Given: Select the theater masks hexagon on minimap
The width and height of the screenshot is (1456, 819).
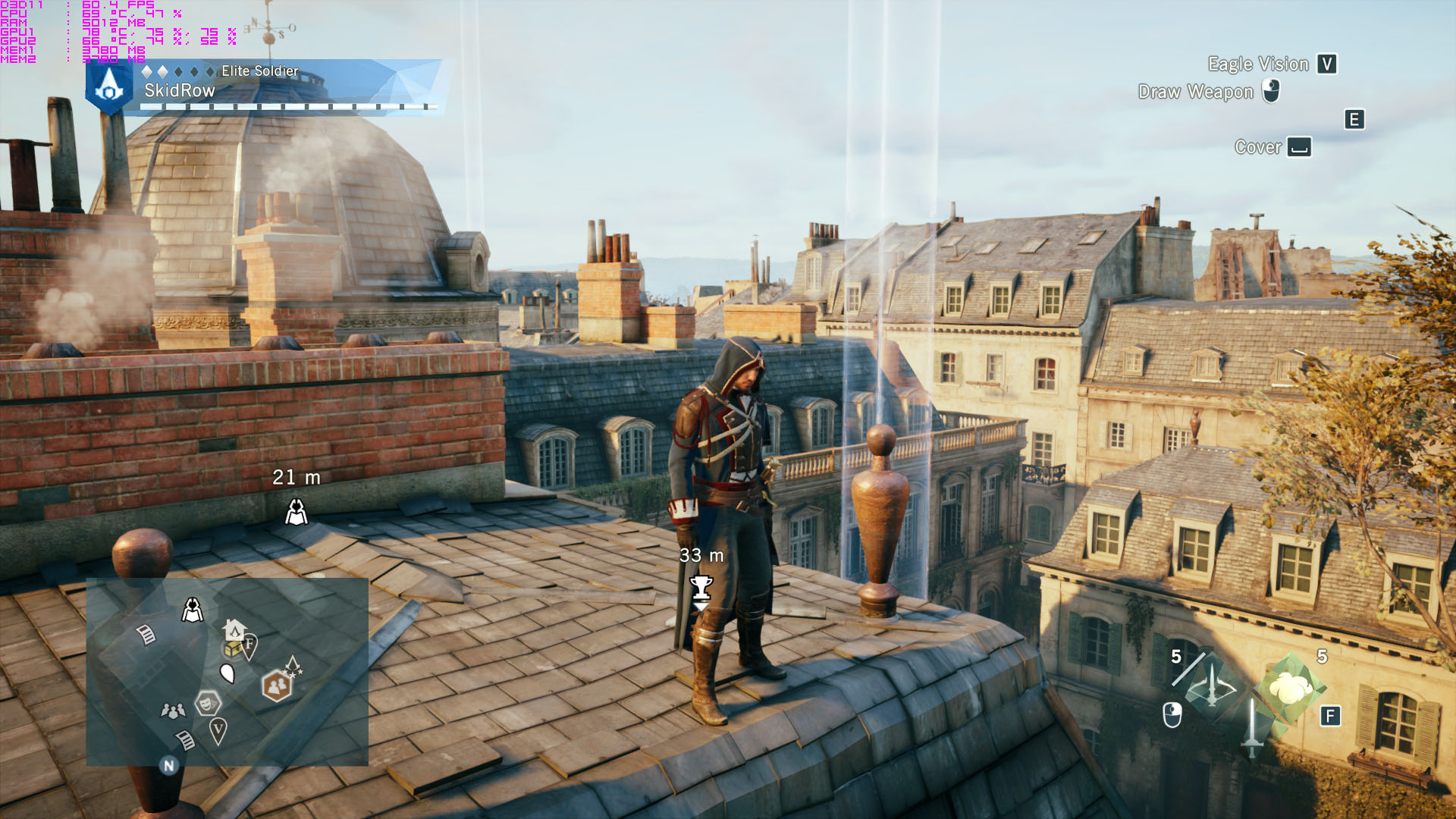Looking at the screenshot, I should click(207, 704).
